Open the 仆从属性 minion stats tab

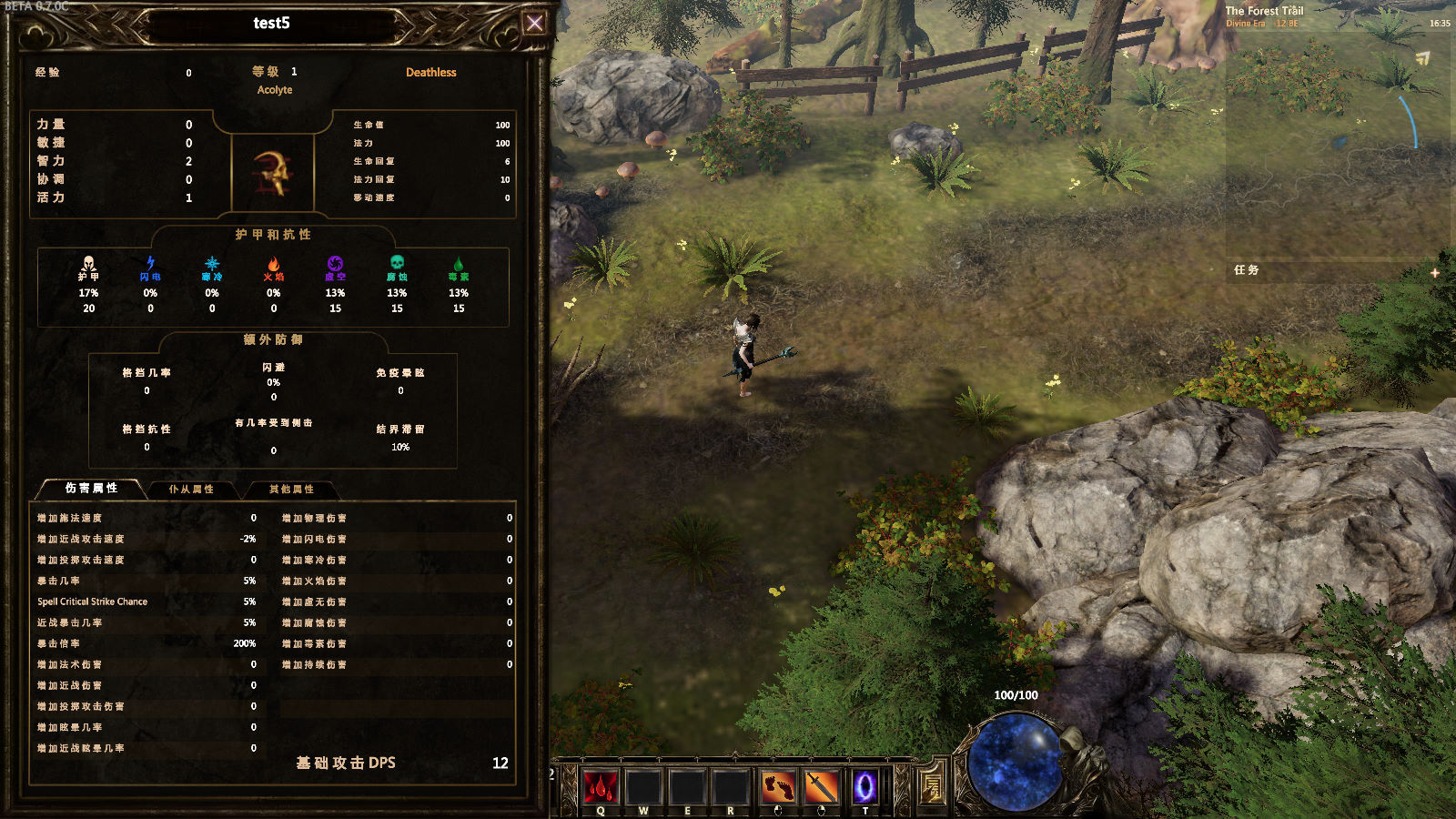[191, 490]
